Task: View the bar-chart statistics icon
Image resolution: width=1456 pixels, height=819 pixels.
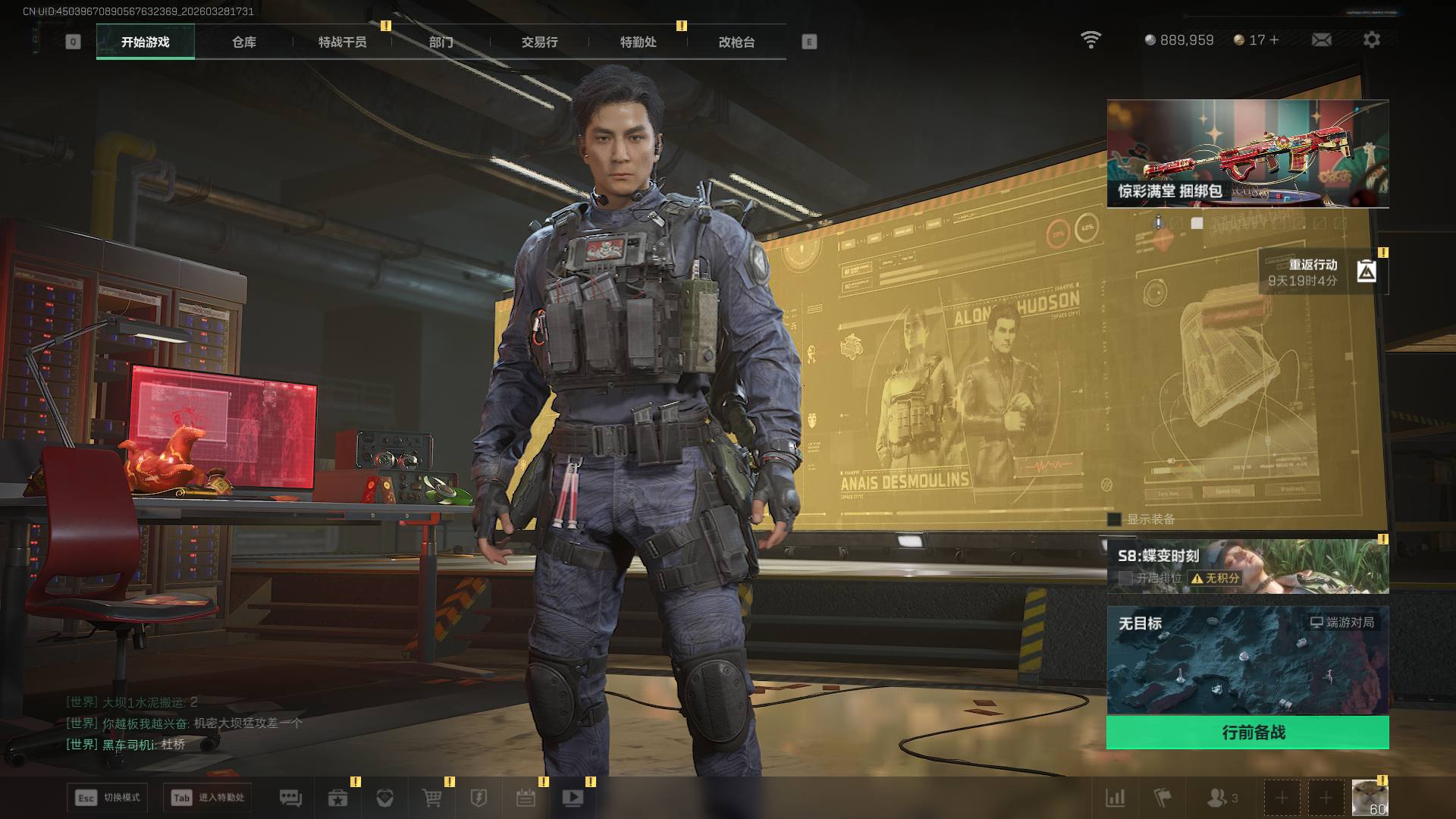Action: coord(1116,798)
